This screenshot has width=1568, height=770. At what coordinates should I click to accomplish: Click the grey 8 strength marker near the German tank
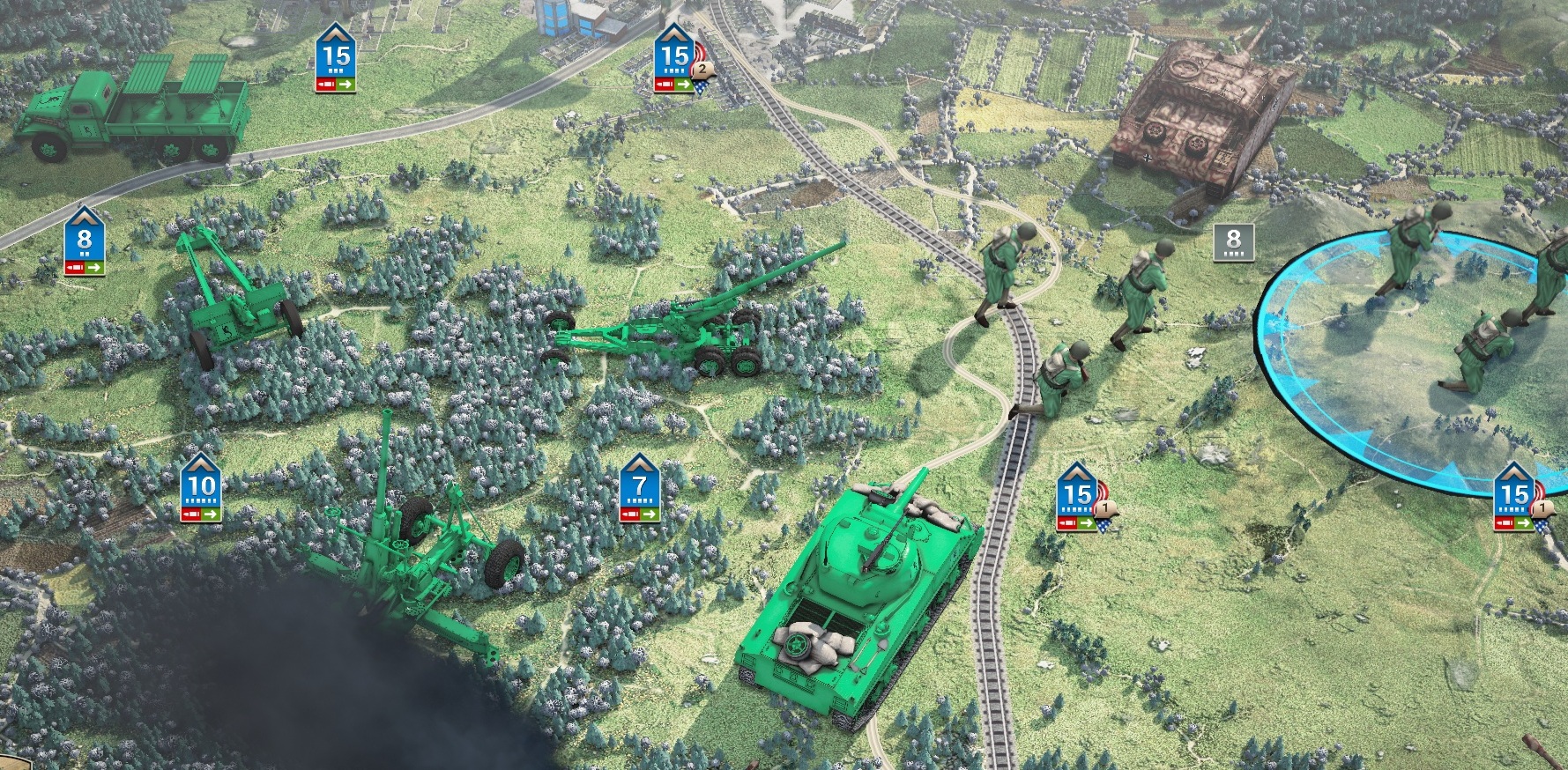coord(1233,242)
